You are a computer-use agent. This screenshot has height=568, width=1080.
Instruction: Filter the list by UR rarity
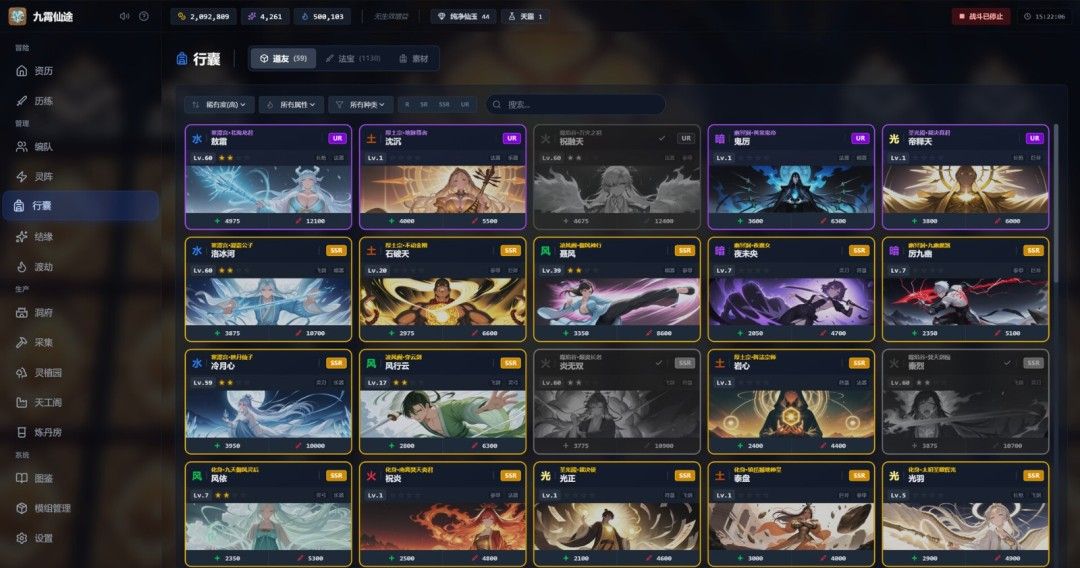click(x=464, y=104)
